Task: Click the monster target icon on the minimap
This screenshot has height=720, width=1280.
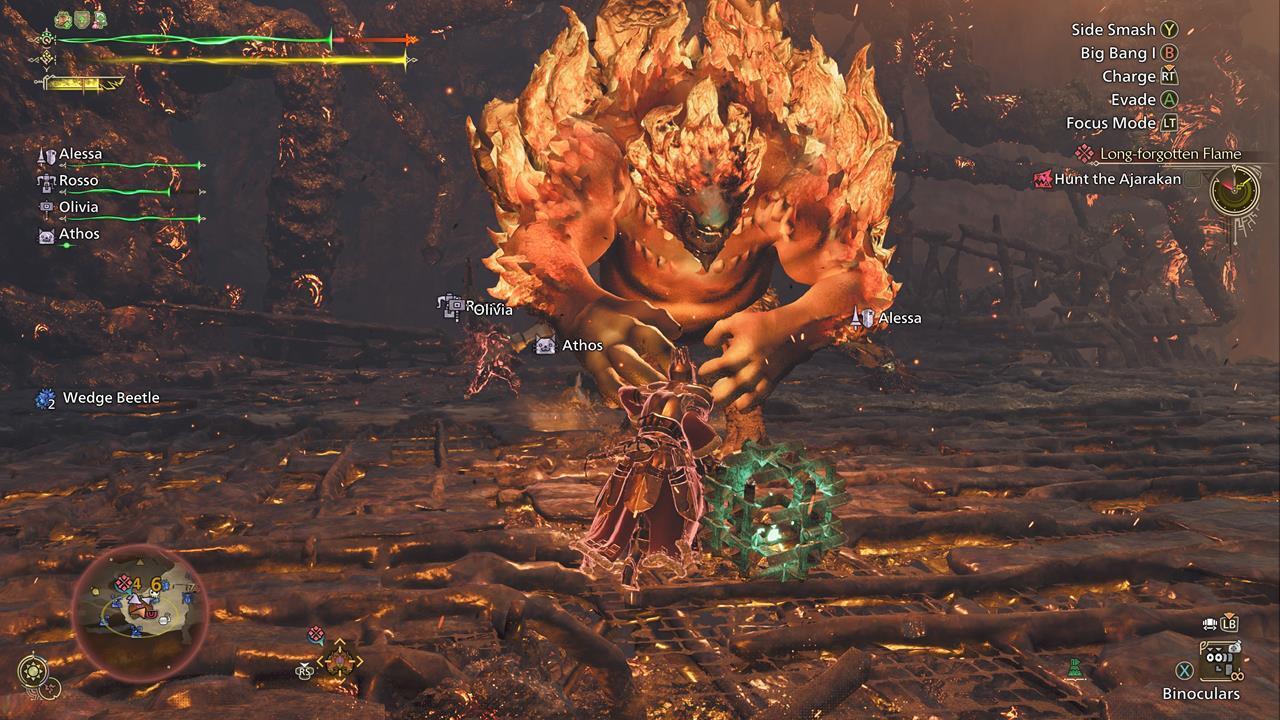Action: pos(123,582)
